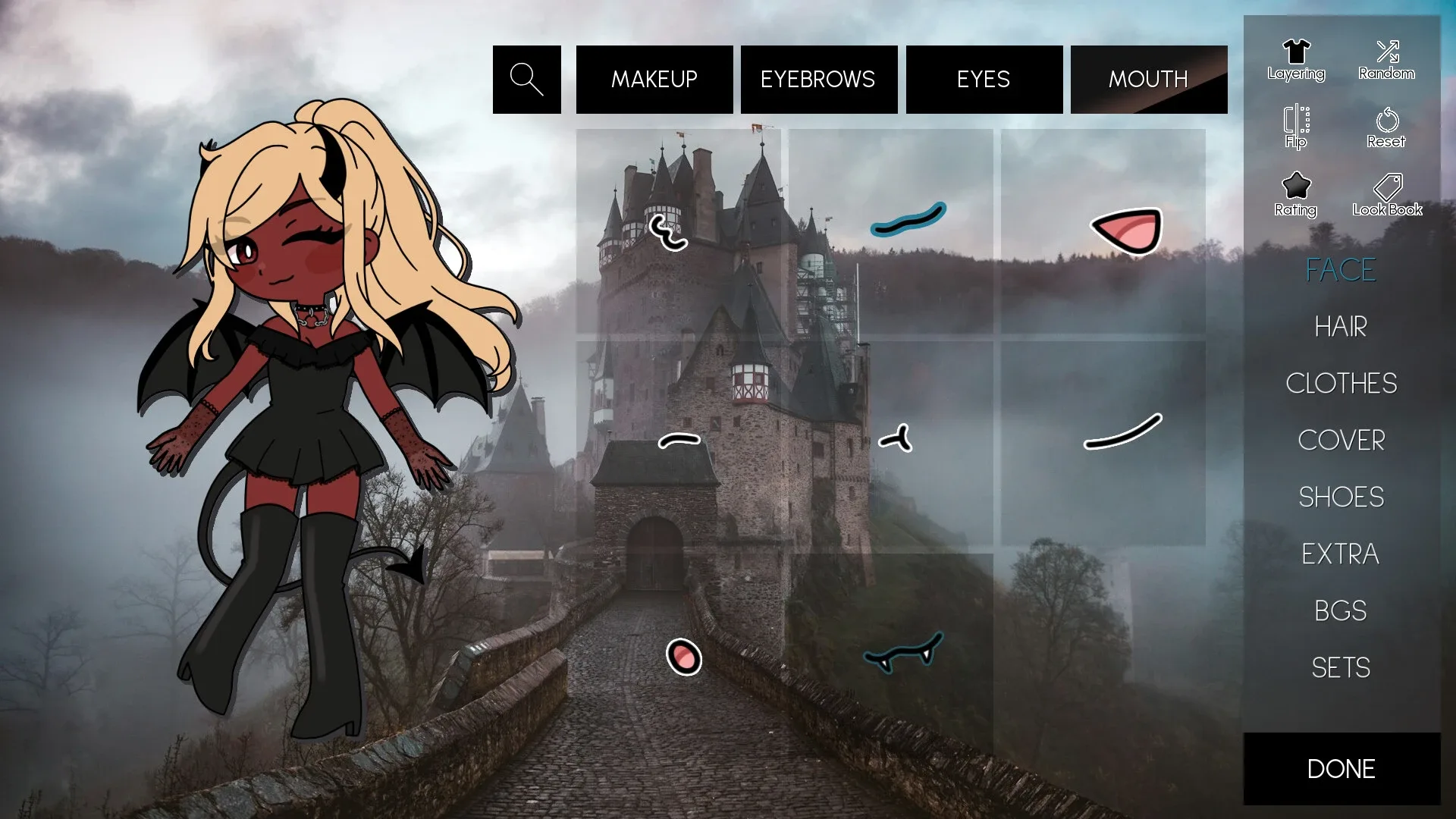Open the BGS background section
Viewport: 1456px width, 819px height.
pos(1341,610)
